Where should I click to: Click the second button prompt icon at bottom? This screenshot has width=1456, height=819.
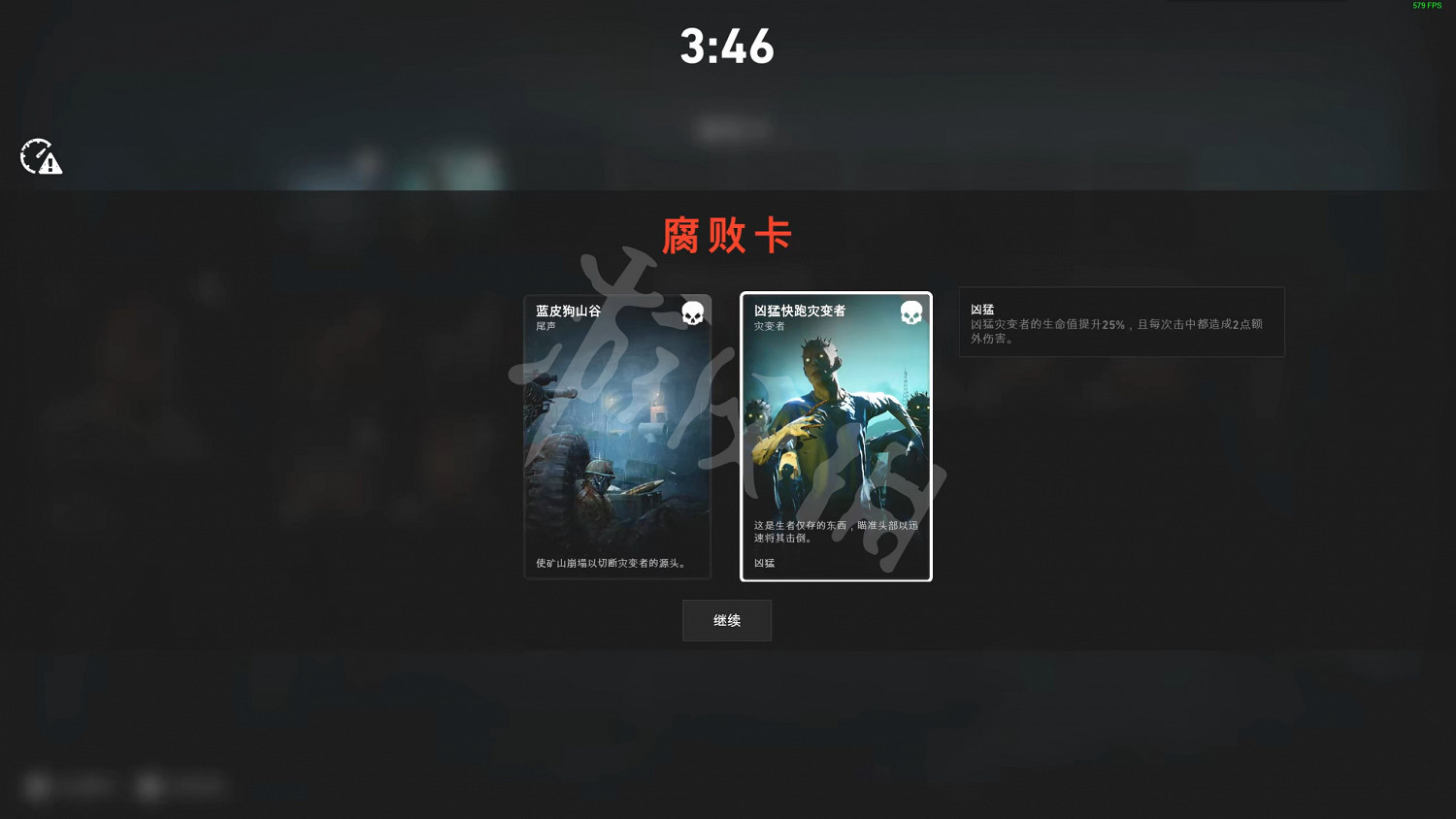[x=149, y=787]
